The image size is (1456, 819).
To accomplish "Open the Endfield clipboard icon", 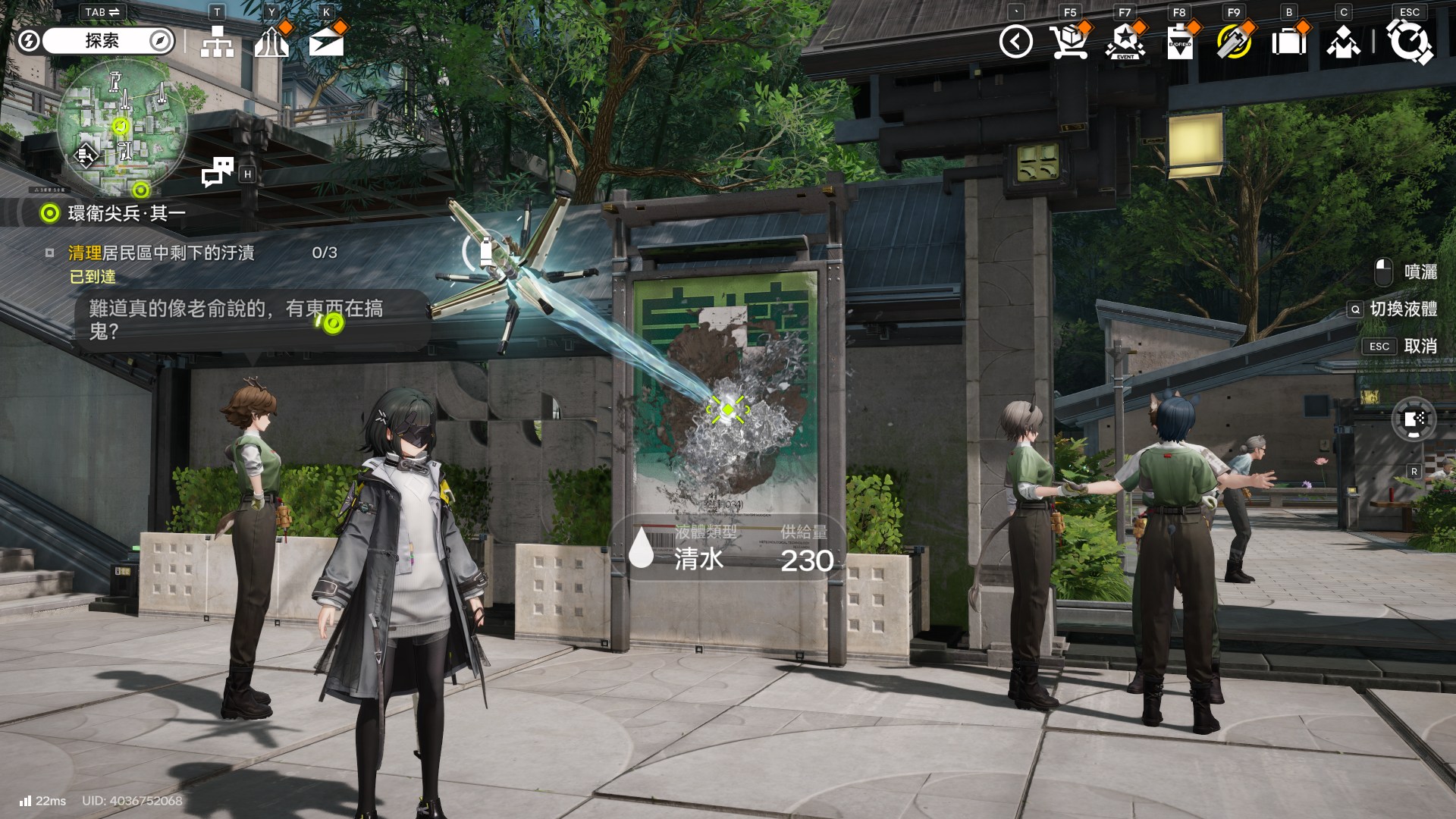I will point(1179,42).
